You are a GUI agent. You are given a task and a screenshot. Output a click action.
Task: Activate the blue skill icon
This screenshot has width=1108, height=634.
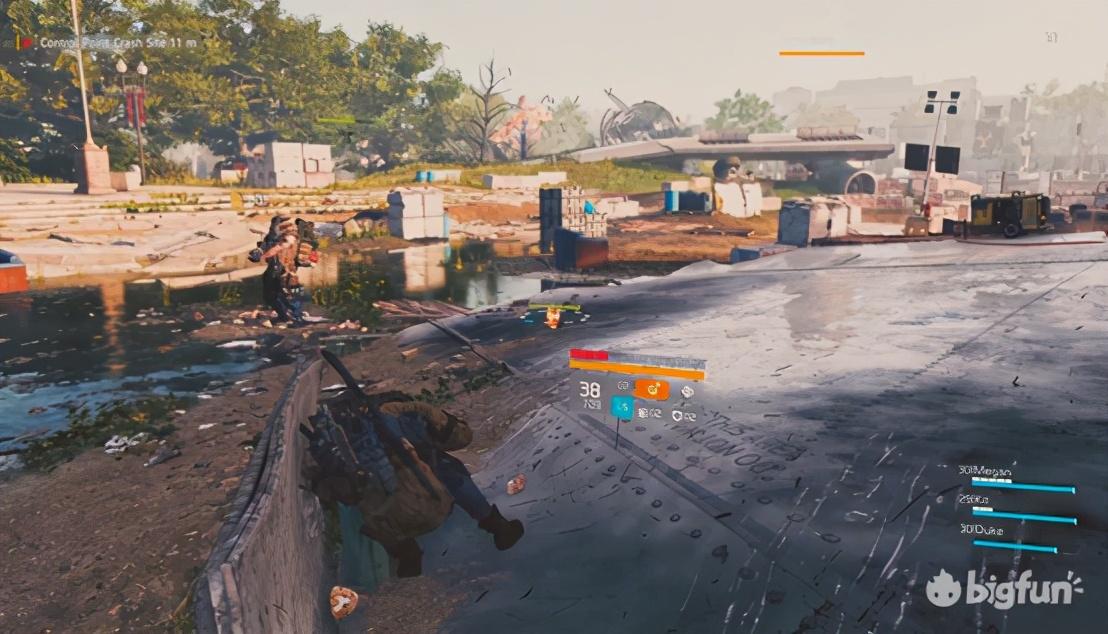(622, 407)
